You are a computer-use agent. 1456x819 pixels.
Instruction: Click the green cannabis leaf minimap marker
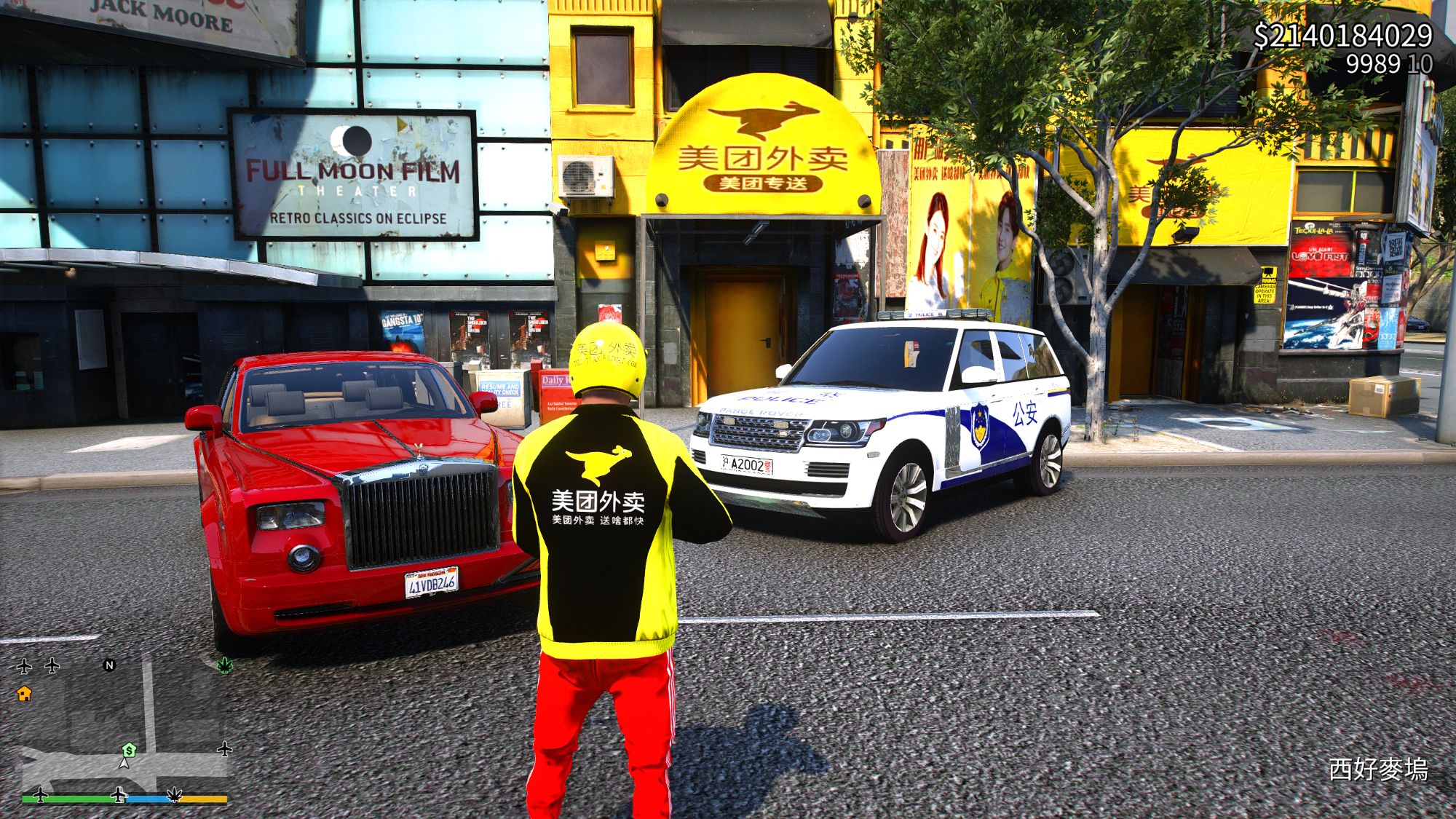point(225,665)
